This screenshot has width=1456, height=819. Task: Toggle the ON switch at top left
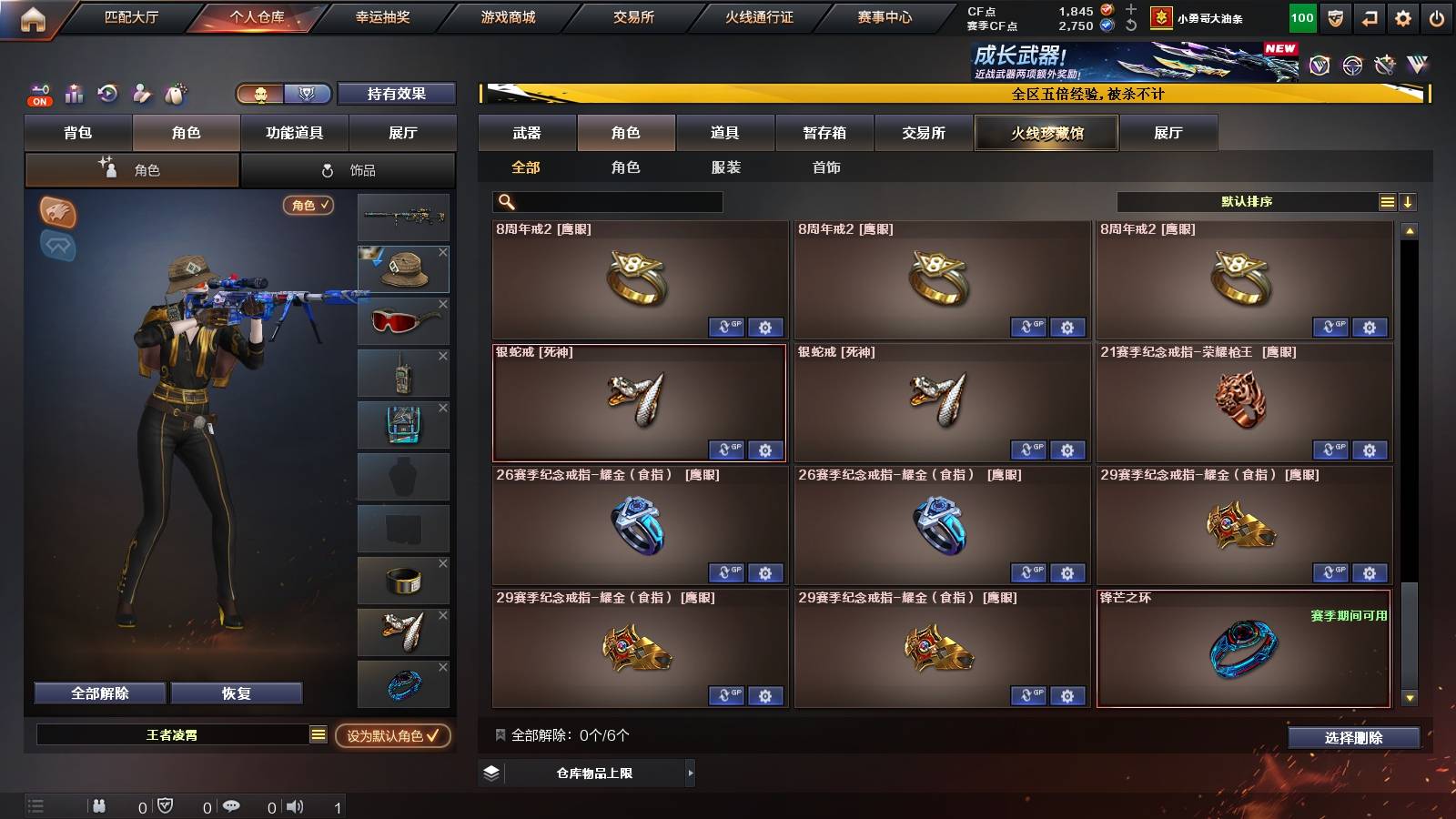point(38,100)
